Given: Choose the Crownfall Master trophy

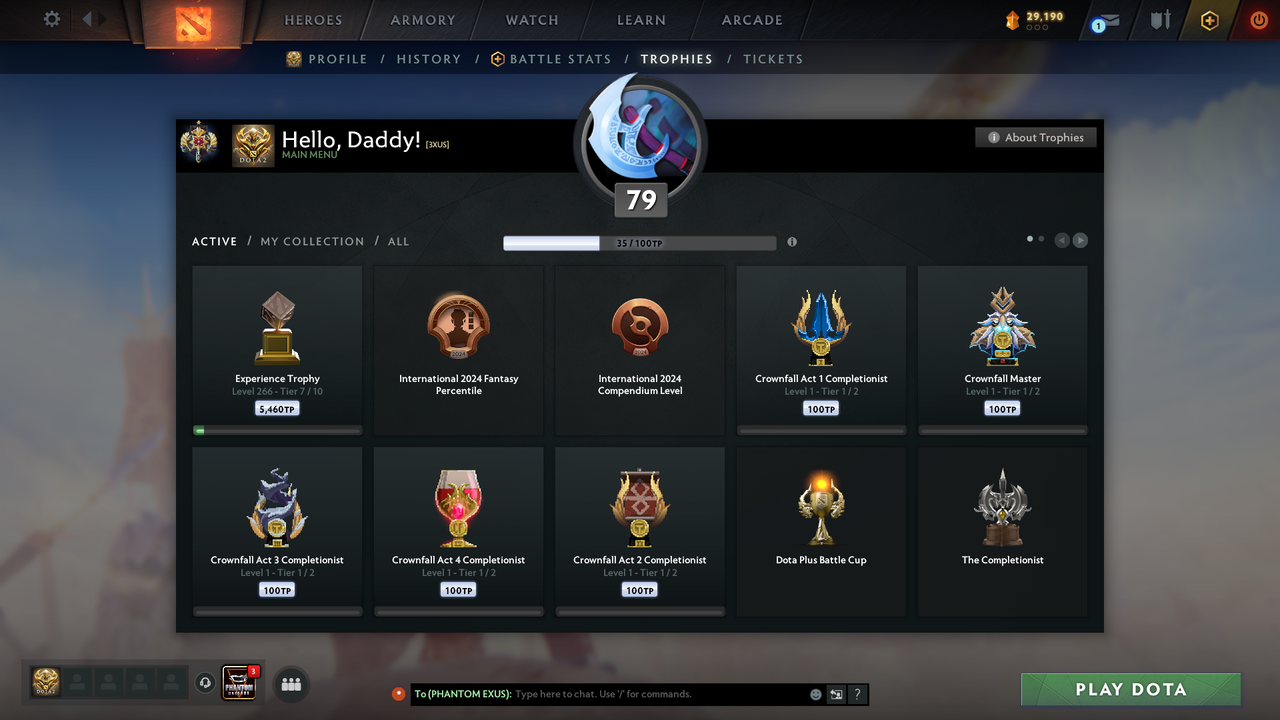Looking at the screenshot, I should [x=1002, y=350].
